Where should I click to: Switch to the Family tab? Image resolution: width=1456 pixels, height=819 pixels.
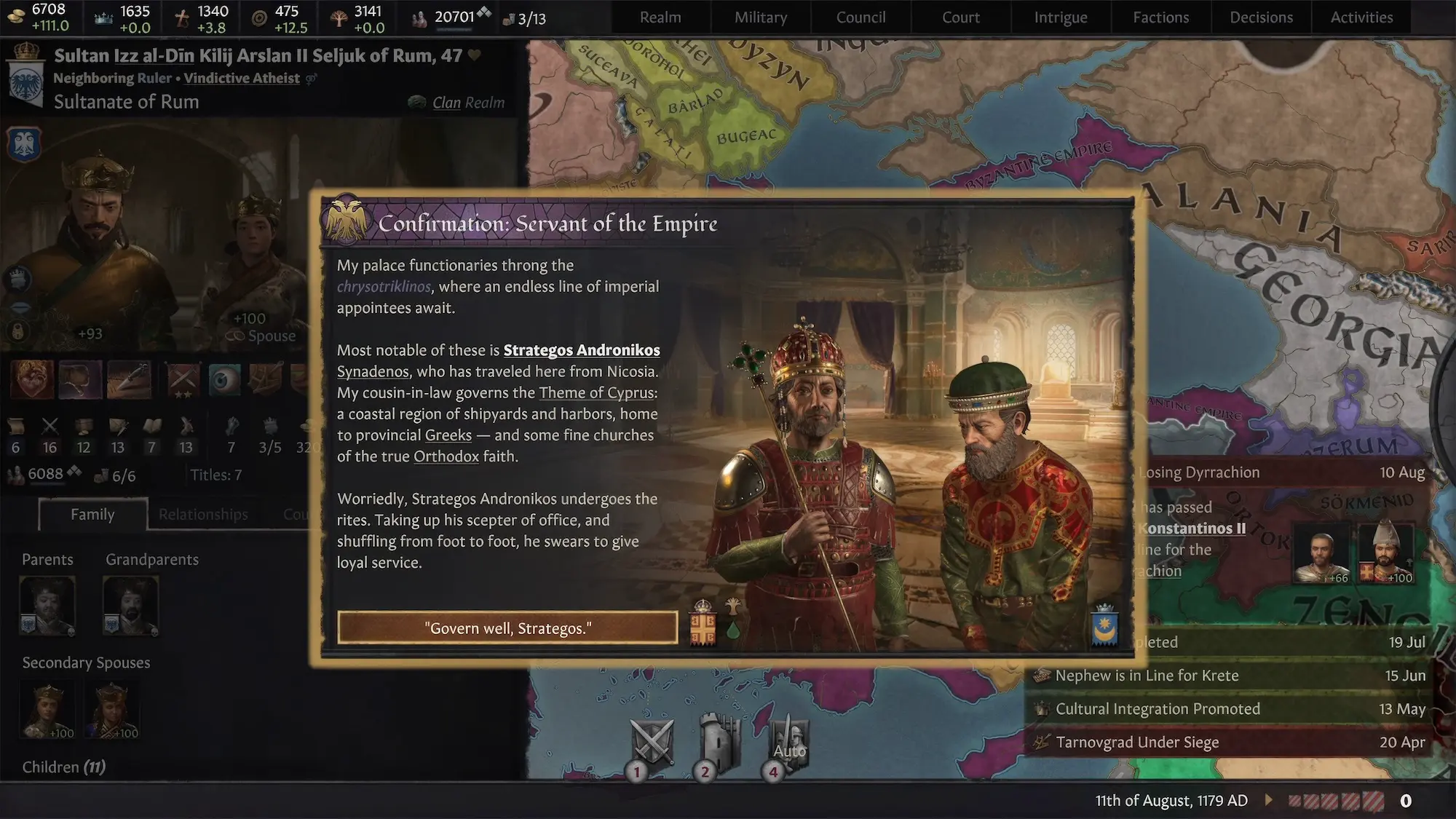coord(92,515)
